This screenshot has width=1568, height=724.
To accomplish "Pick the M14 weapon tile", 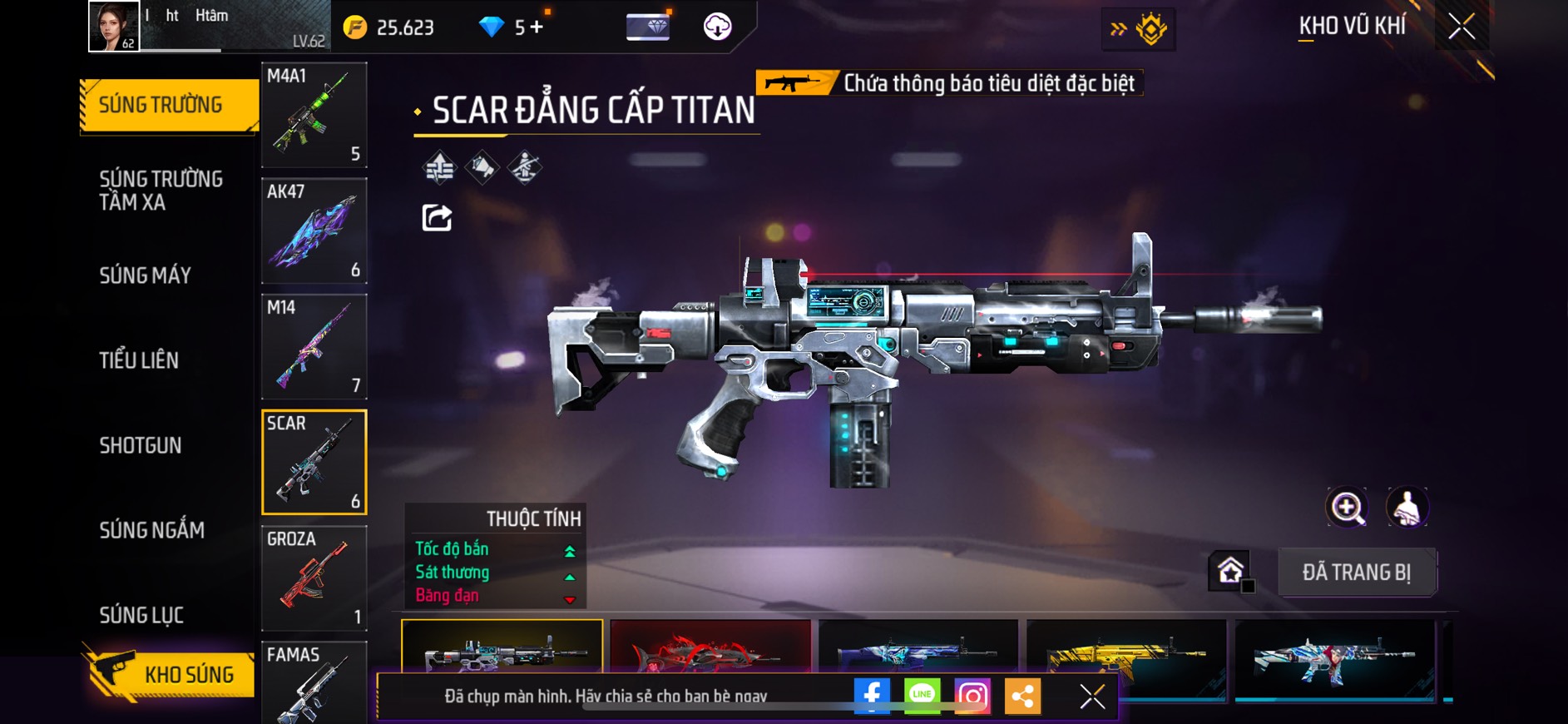I will (x=314, y=346).
